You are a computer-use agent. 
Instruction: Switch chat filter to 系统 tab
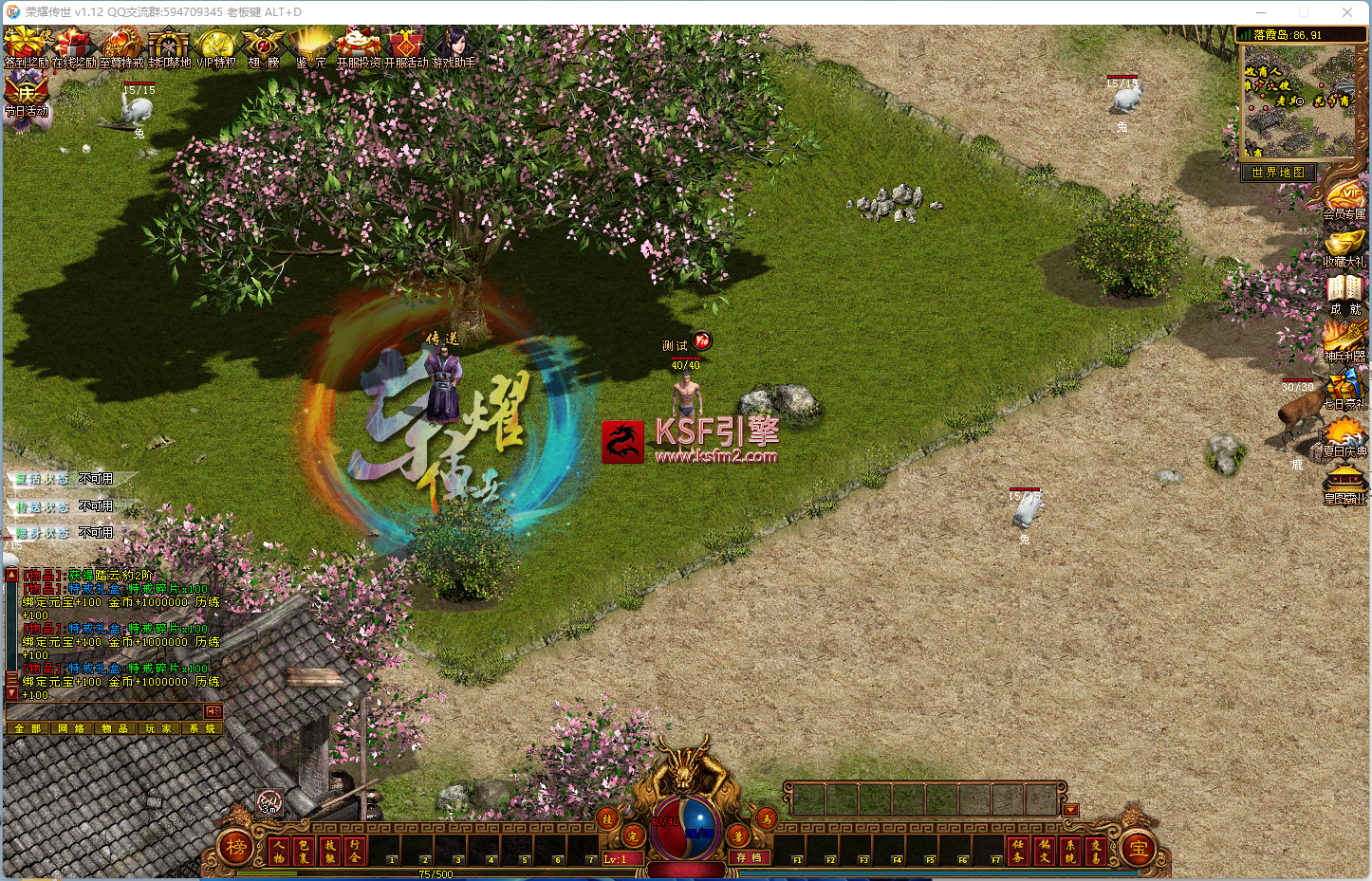(x=201, y=728)
